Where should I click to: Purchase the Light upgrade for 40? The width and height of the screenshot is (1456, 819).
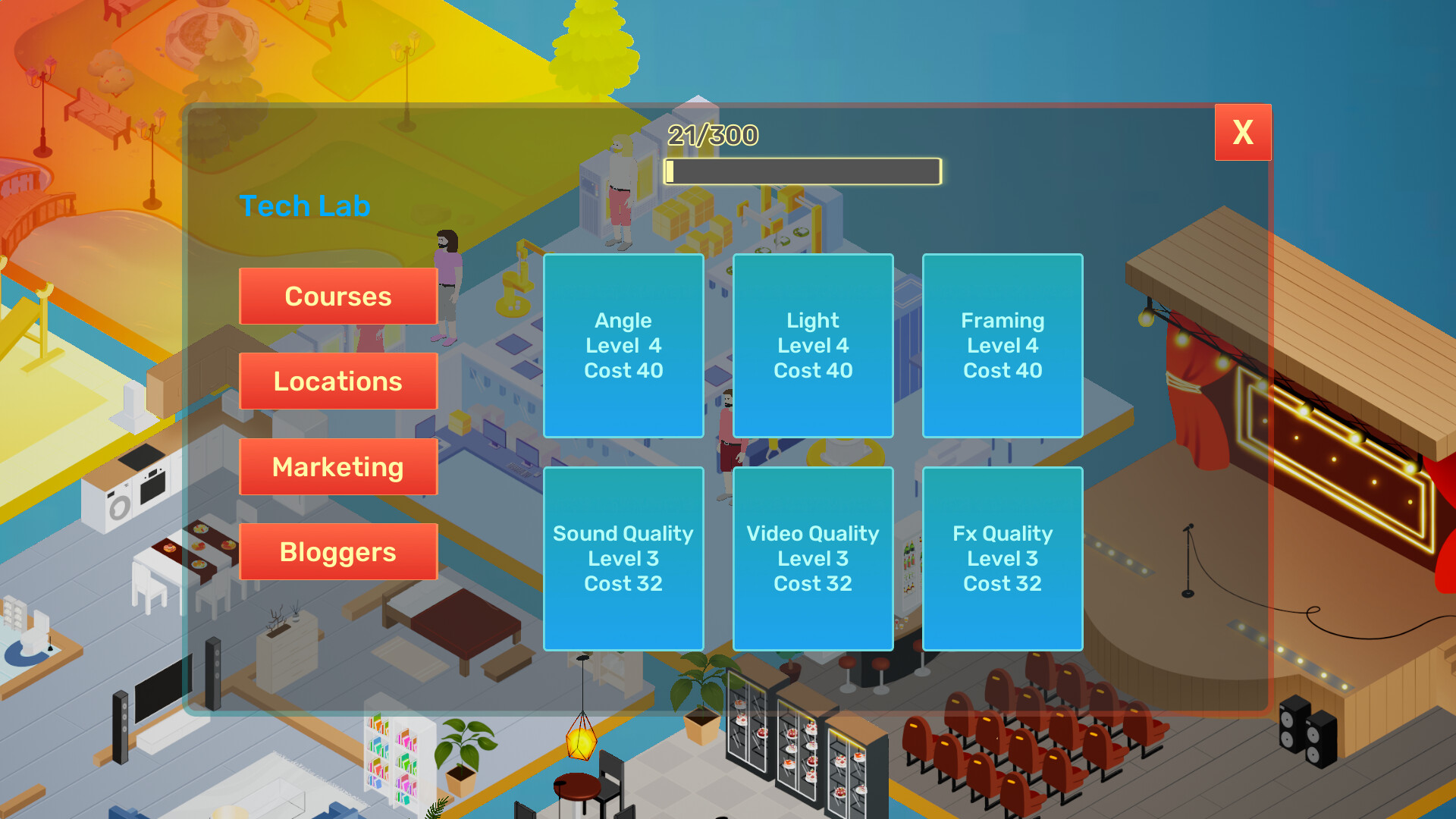[x=812, y=345]
